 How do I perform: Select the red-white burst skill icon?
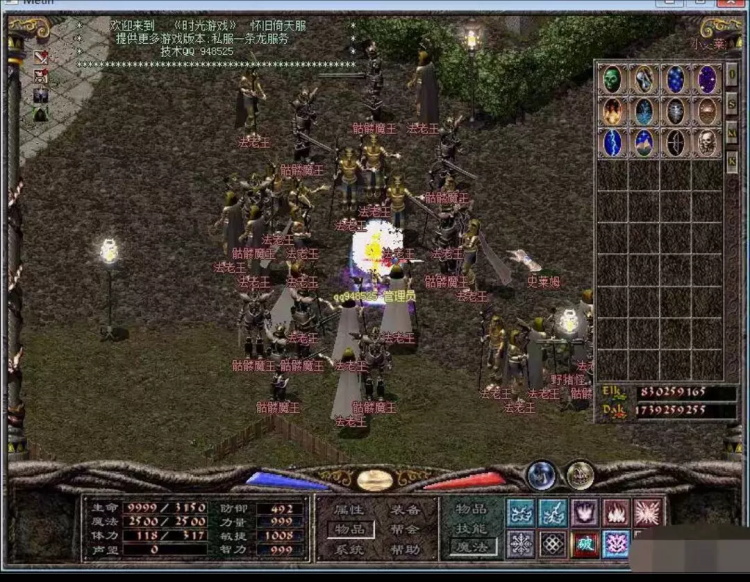648,512
